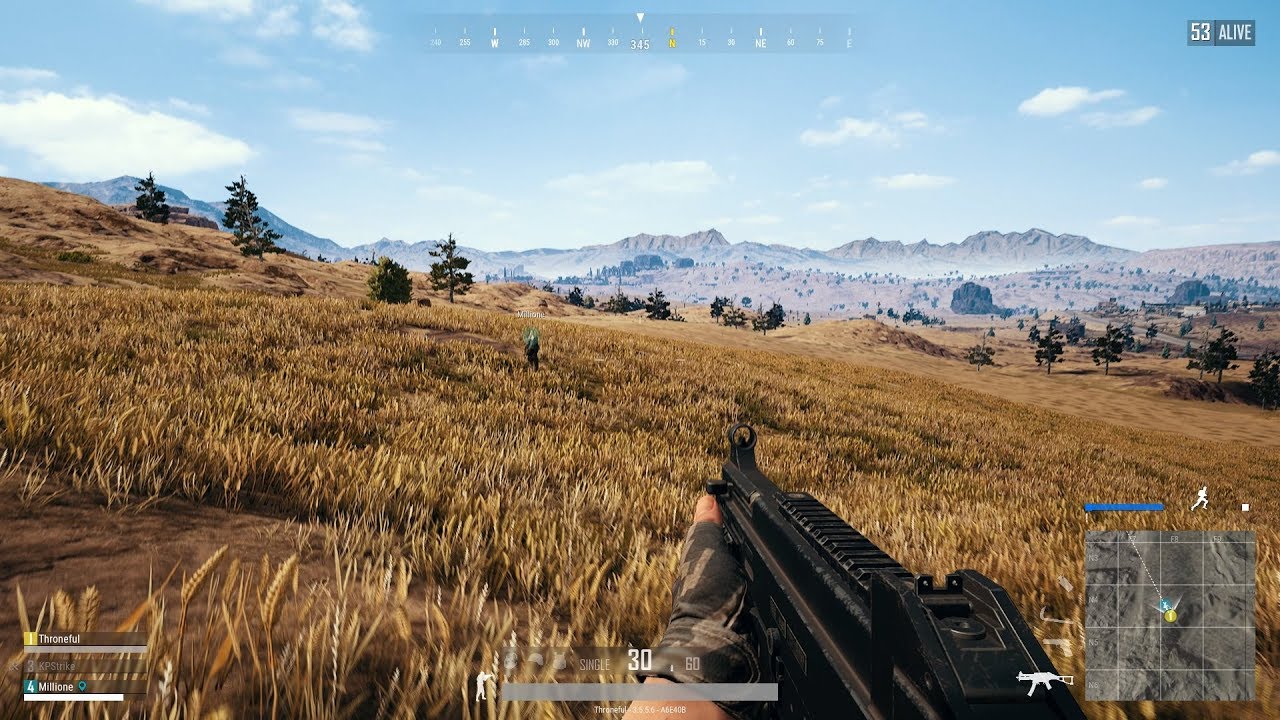
Task: Select the UMP weapon silhouette icon
Action: tap(1043, 680)
